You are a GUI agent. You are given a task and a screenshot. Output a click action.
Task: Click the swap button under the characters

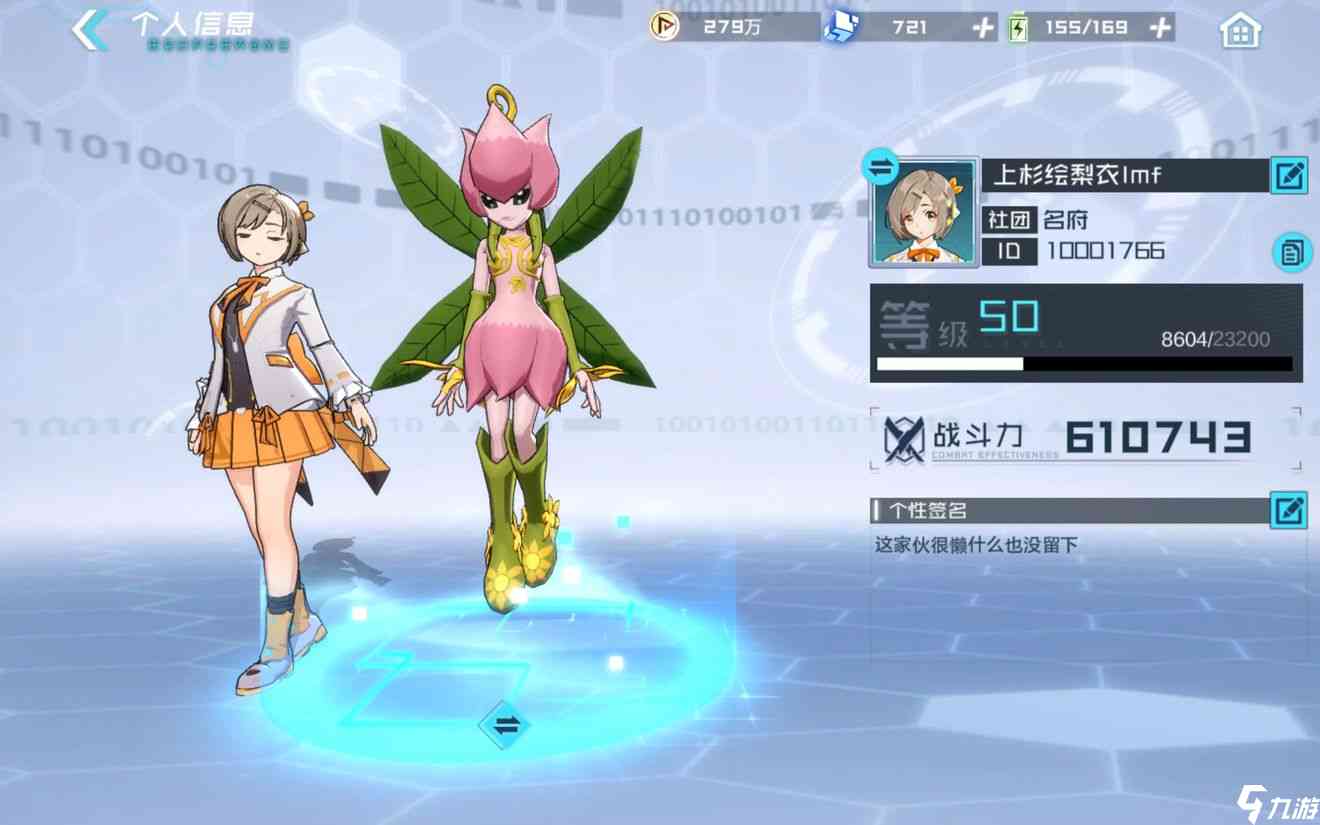(x=505, y=726)
